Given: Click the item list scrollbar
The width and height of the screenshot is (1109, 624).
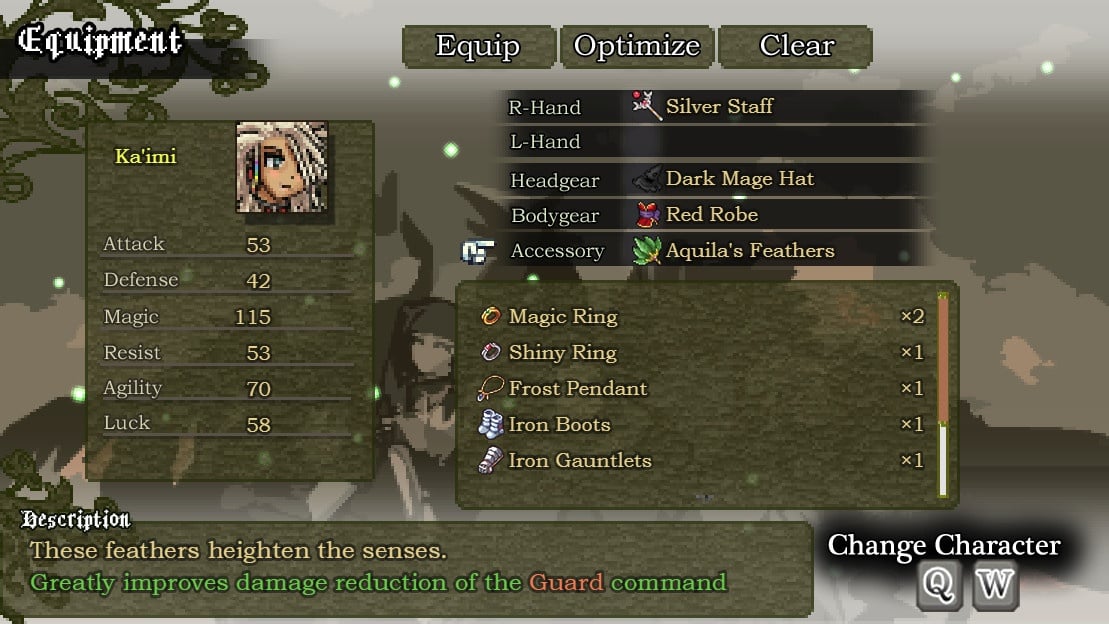Looking at the screenshot, I should [942, 395].
